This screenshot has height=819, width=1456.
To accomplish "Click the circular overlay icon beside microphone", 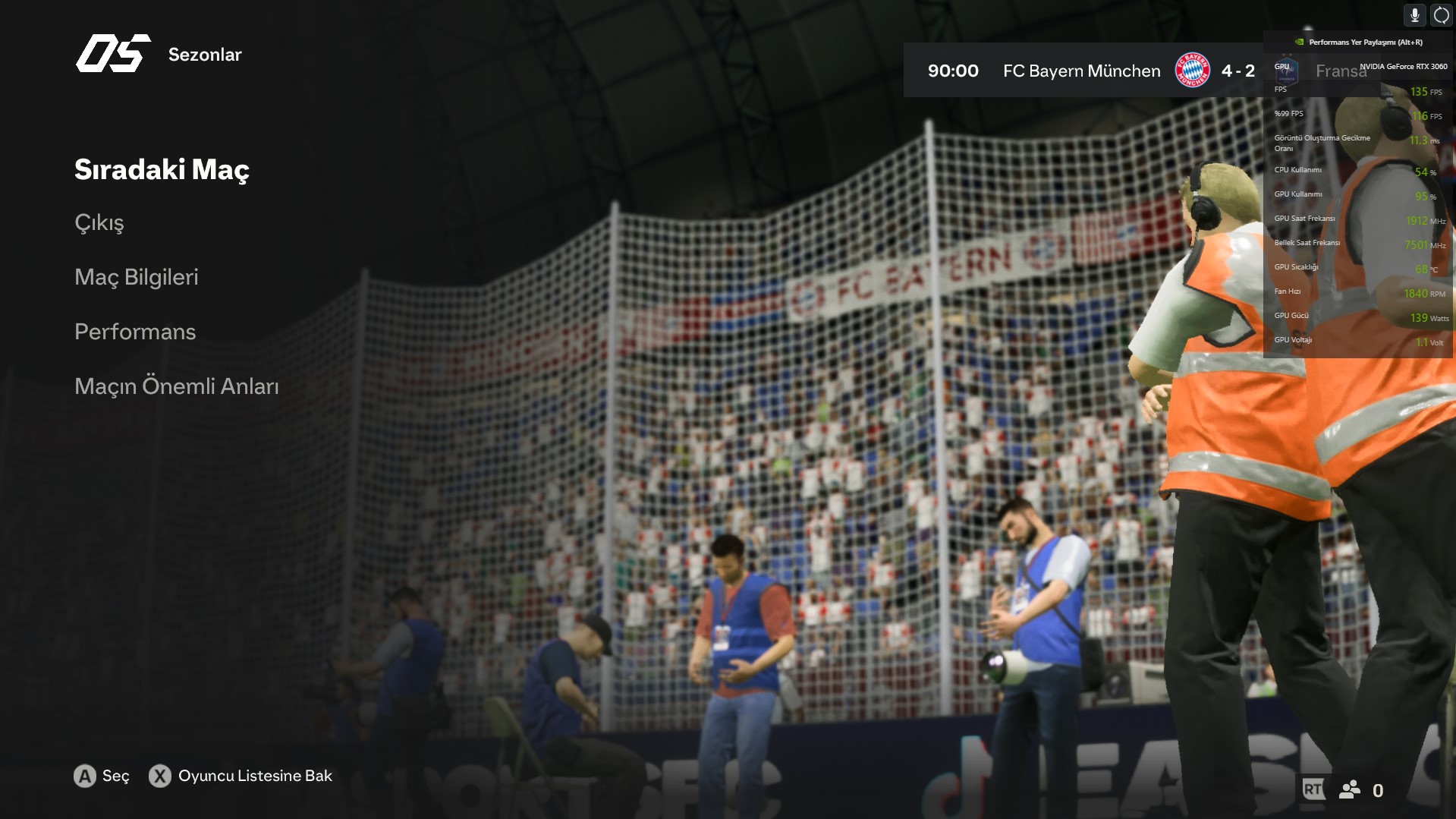I will point(1441,15).
